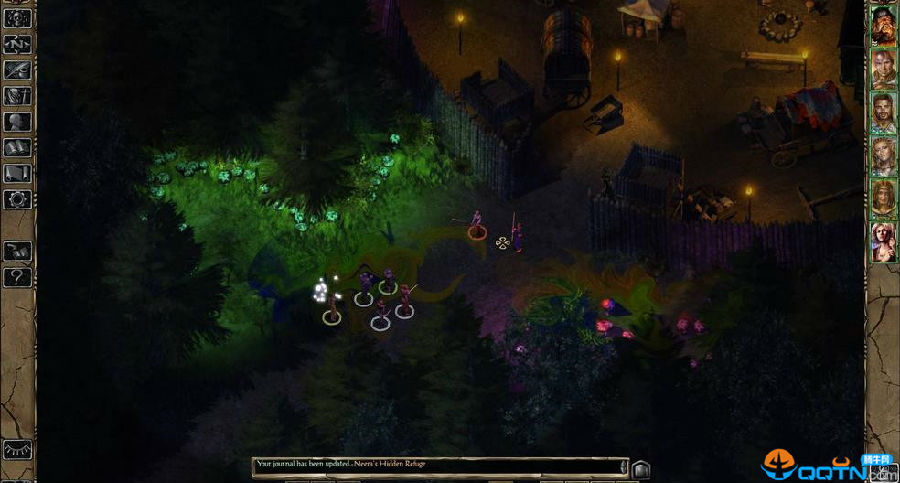The height and width of the screenshot is (483, 900).
Task: Click the question mark help button
Action: tap(17, 277)
